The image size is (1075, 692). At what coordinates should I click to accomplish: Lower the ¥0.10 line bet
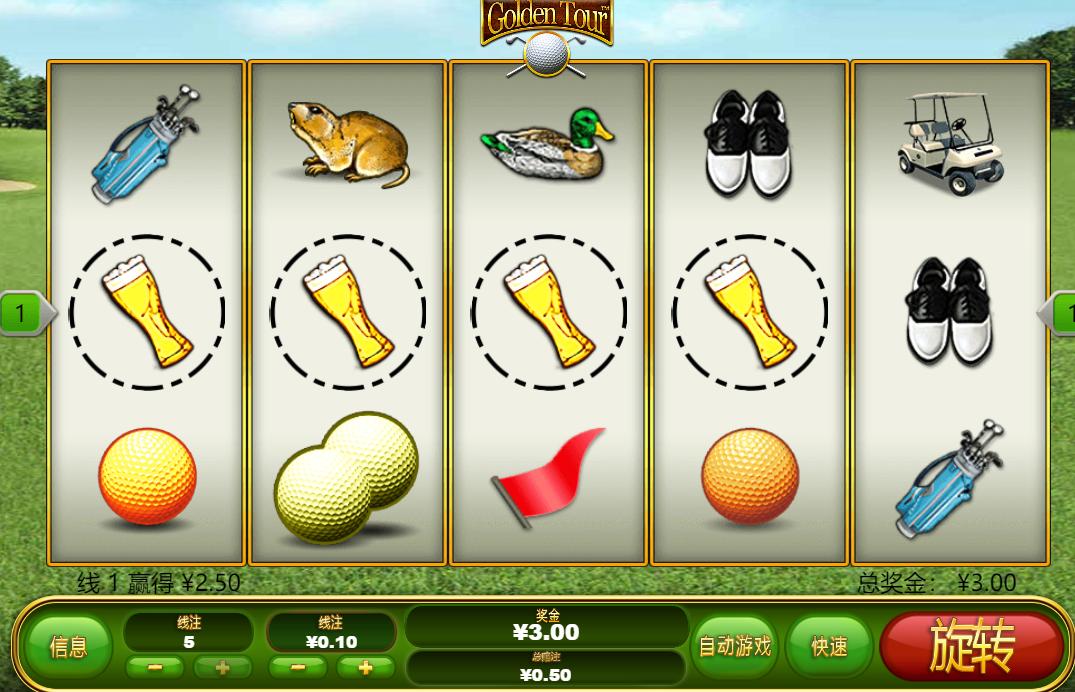(x=296, y=667)
